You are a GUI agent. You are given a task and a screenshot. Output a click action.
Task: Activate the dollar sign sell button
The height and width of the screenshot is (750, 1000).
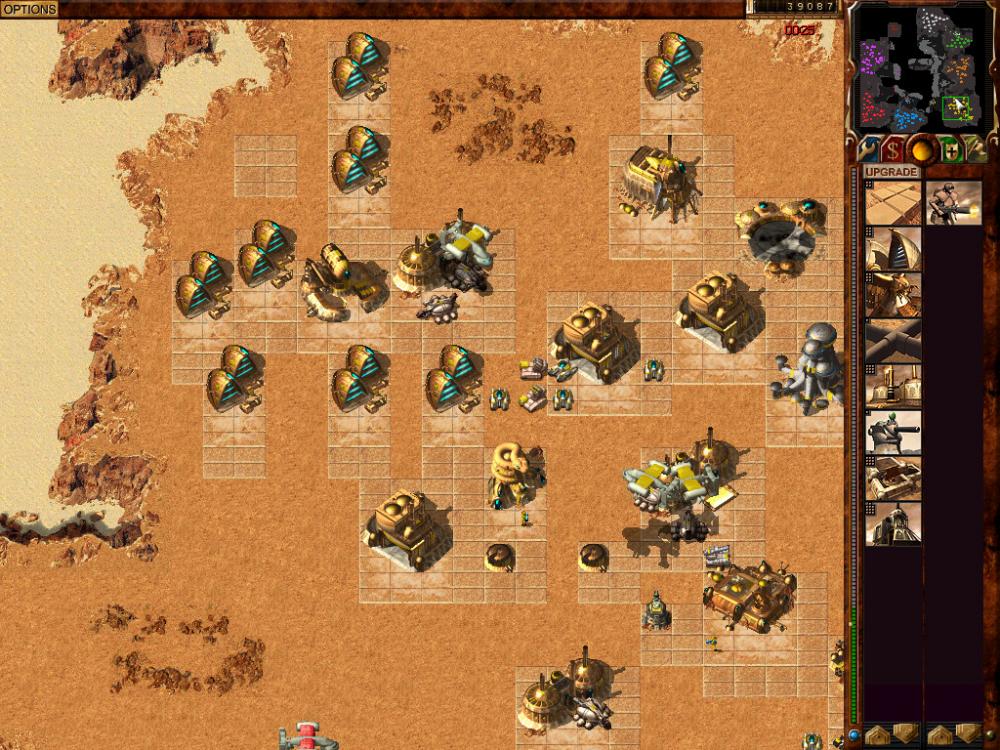pyautogui.click(x=893, y=150)
